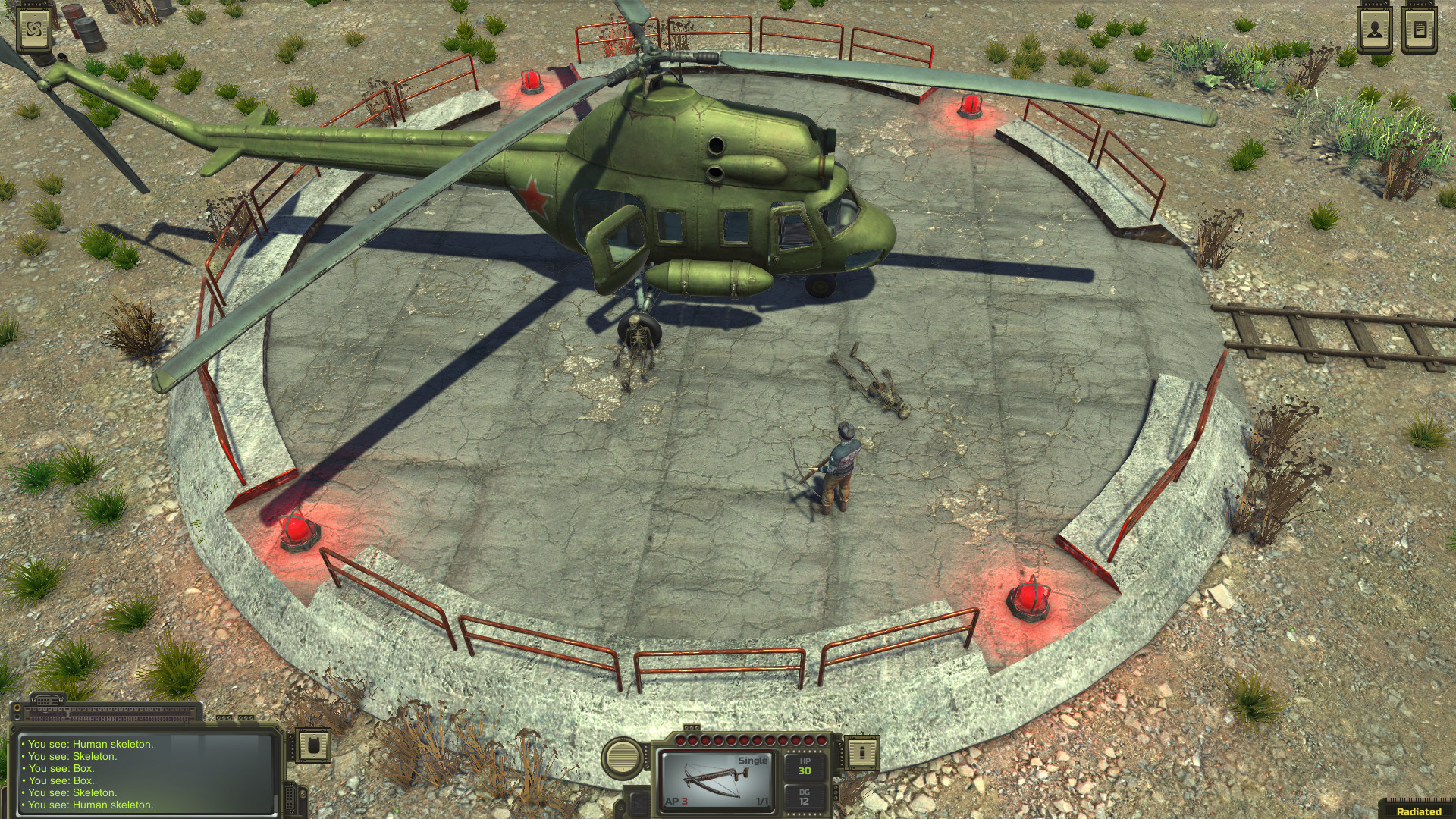This screenshot has width=1456, height=819.
Task: Select the armor icon next to the message log
Action: pyautogui.click(x=312, y=747)
